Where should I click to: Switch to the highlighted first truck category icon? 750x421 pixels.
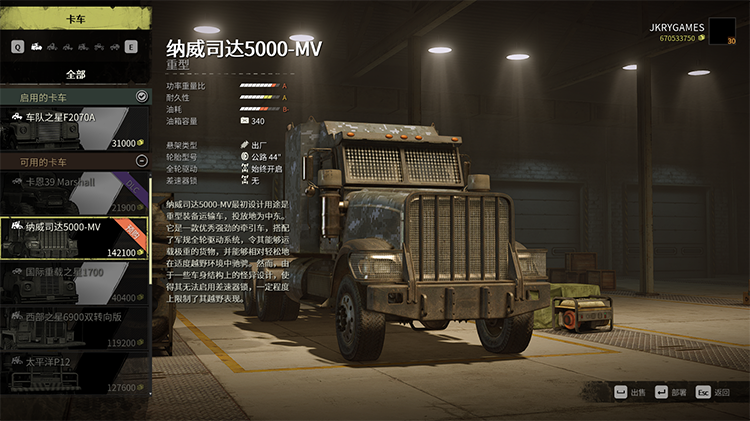pyautogui.click(x=36, y=46)
